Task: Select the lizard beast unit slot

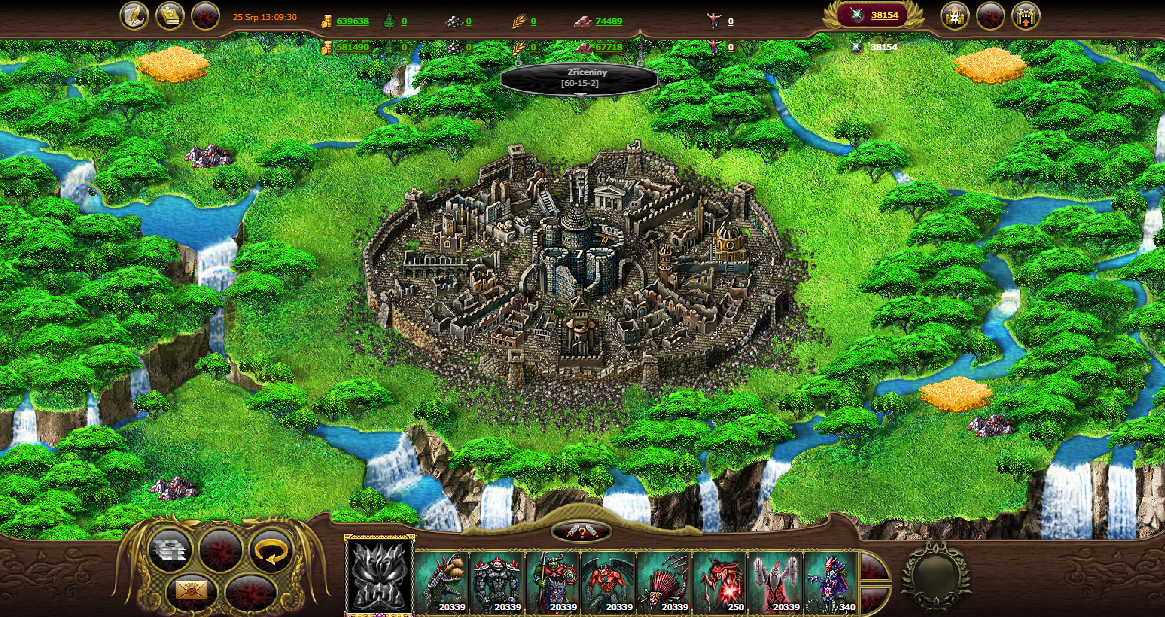Action: (x=441, y=582)
